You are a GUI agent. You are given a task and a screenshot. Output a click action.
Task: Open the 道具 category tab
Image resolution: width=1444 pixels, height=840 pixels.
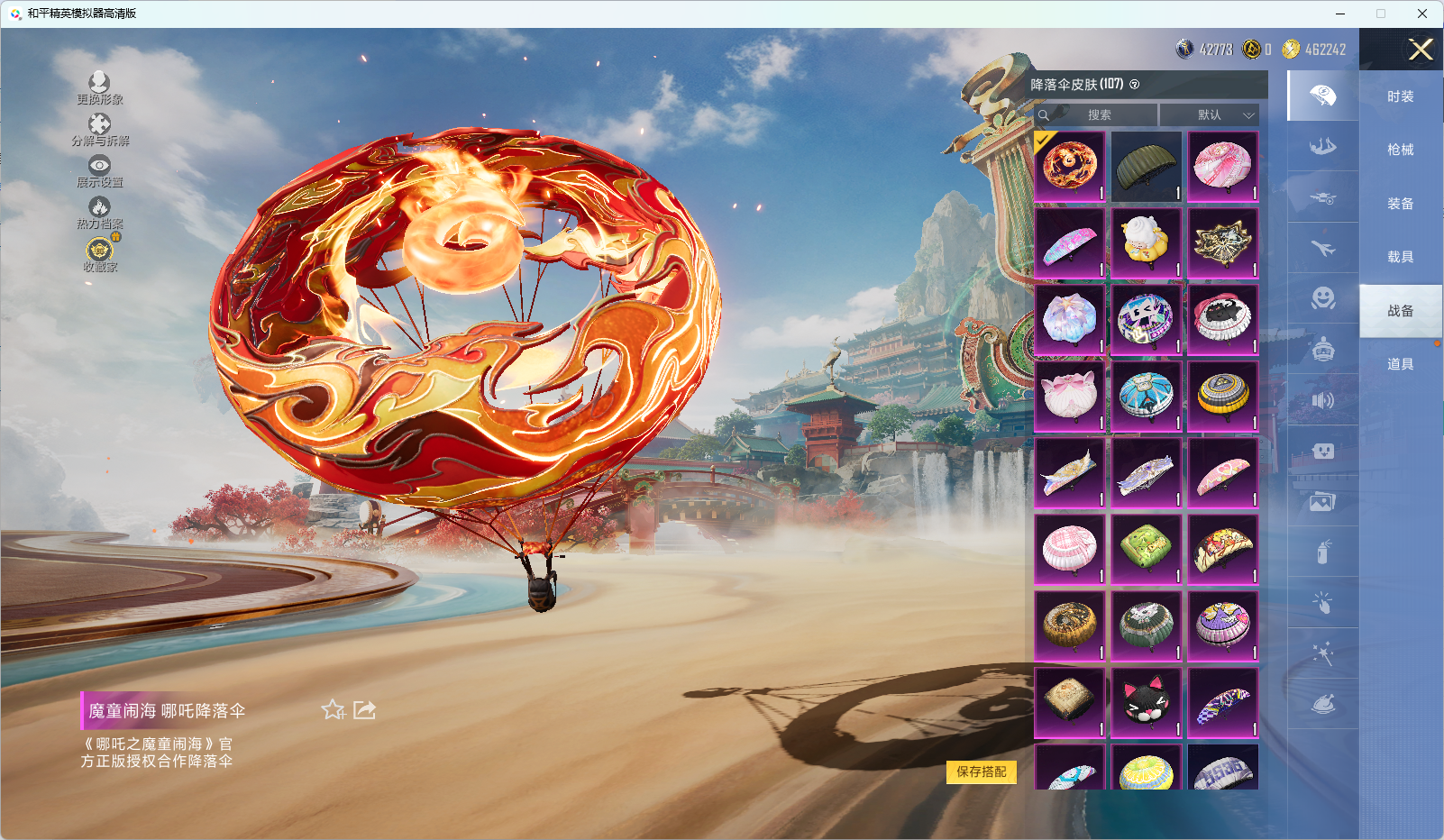(x=1400, y=364)
